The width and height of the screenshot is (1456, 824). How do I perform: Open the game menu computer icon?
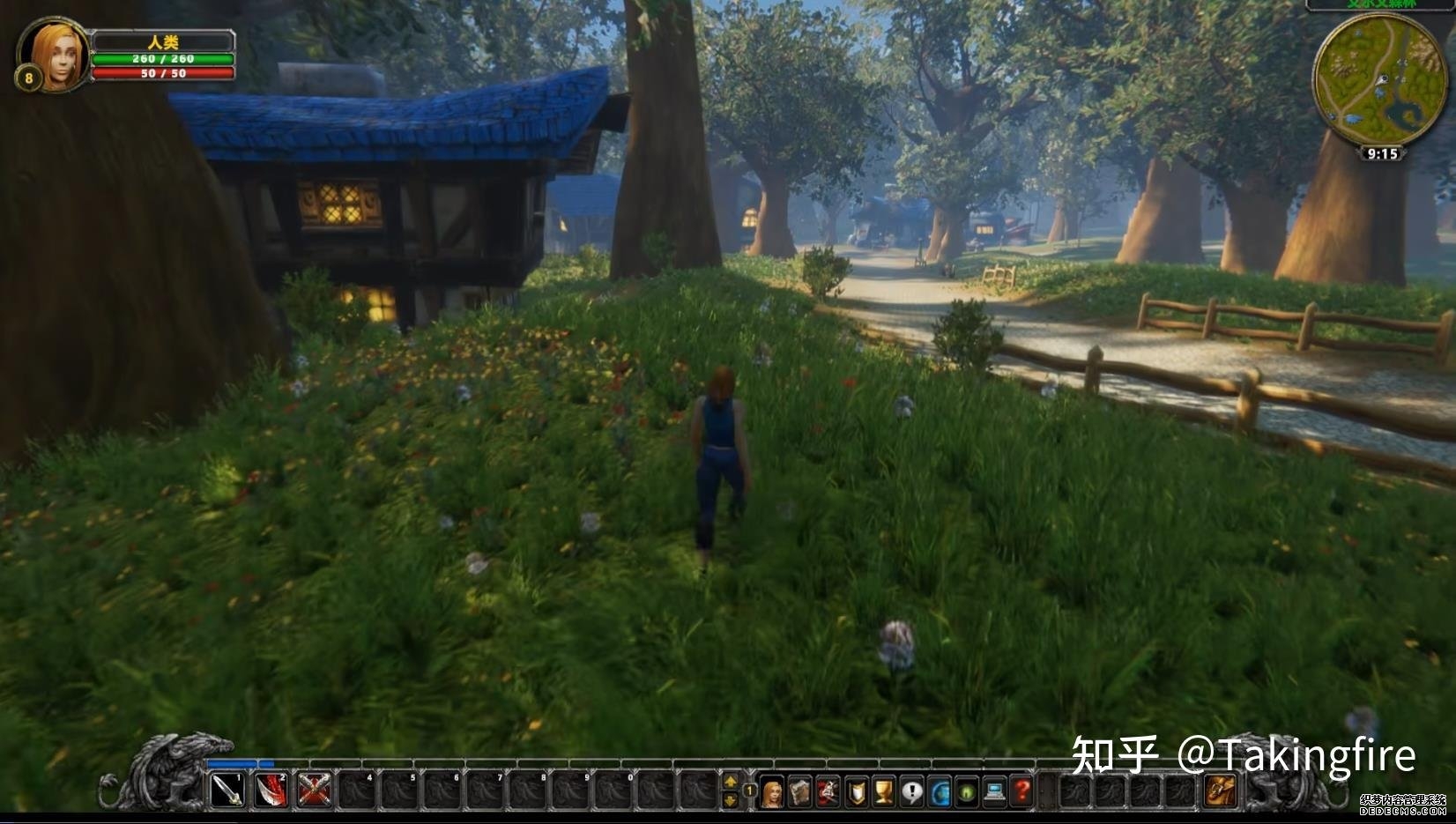click(x=995, y=792)
